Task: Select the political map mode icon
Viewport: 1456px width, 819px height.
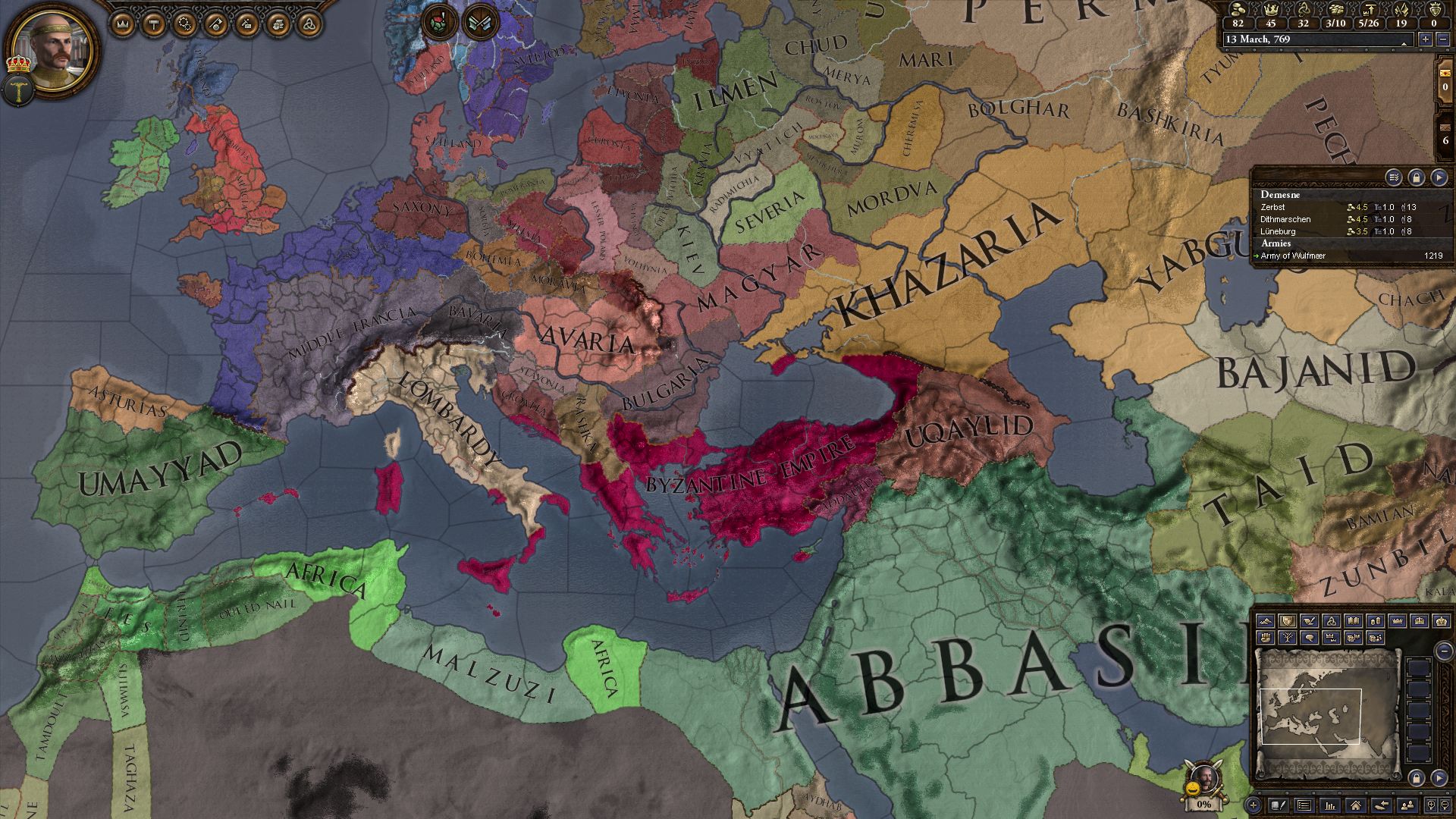Action: [x=1288, y=621]
